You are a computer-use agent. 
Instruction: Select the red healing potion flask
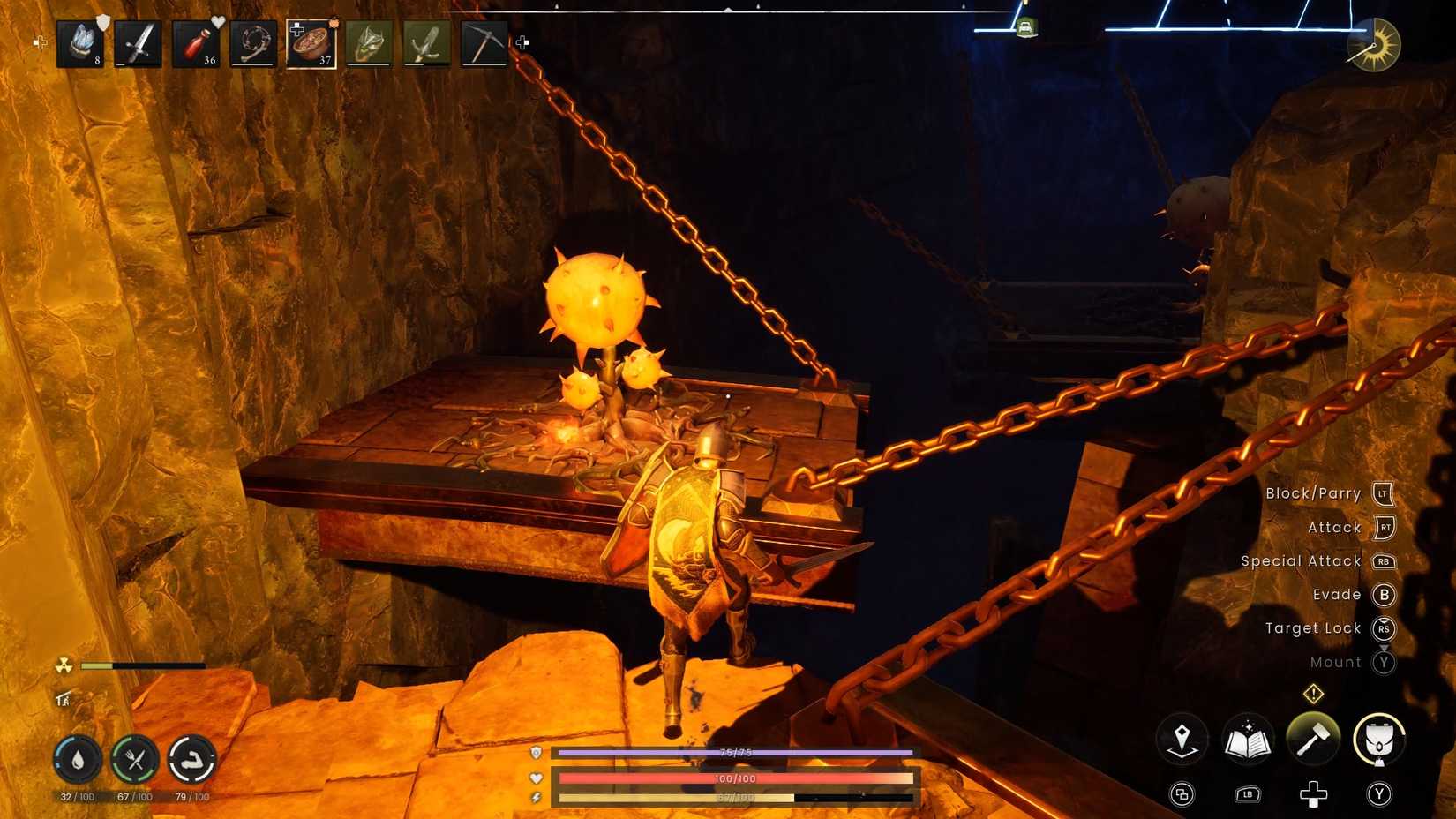tap(194, 41)
